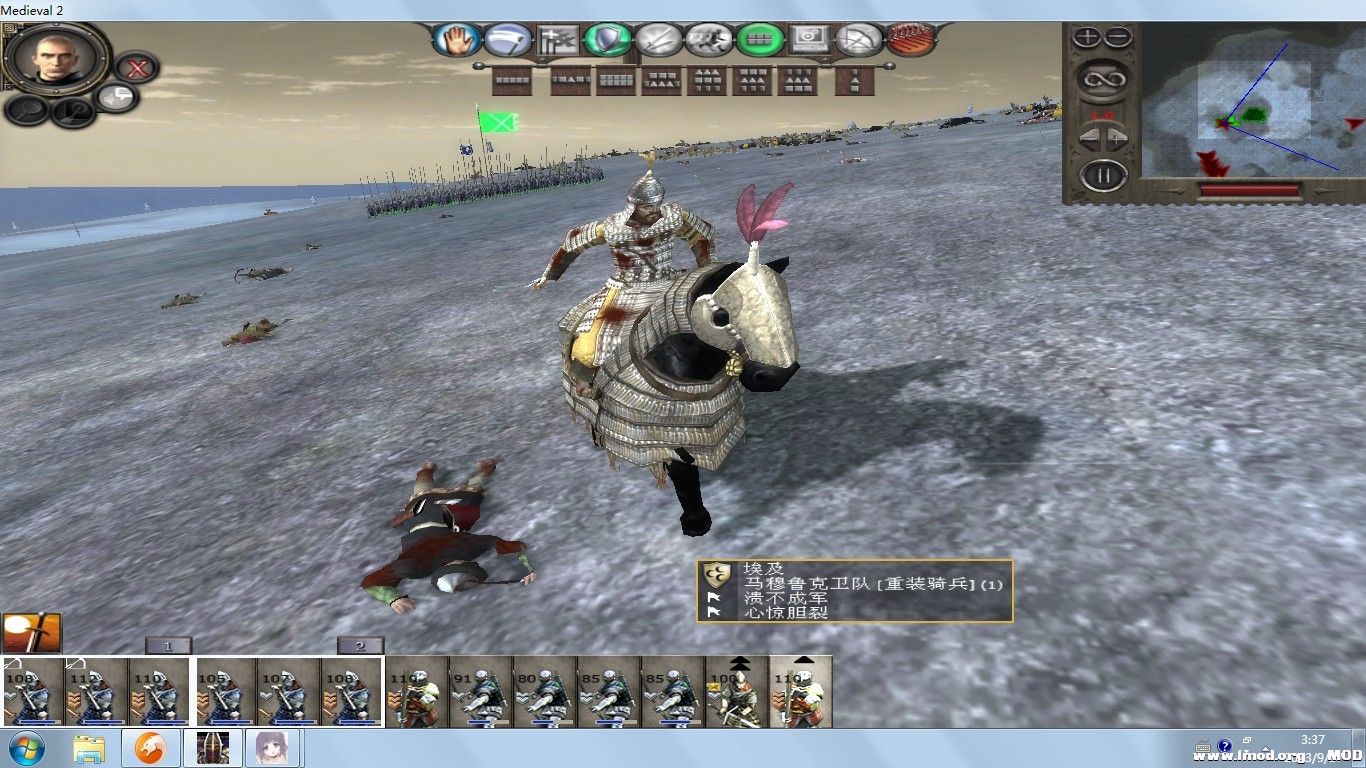Expand the rightmost unit card stack arrow
Viewport: 1366px width, 768px height.
[x=806, y=658]
